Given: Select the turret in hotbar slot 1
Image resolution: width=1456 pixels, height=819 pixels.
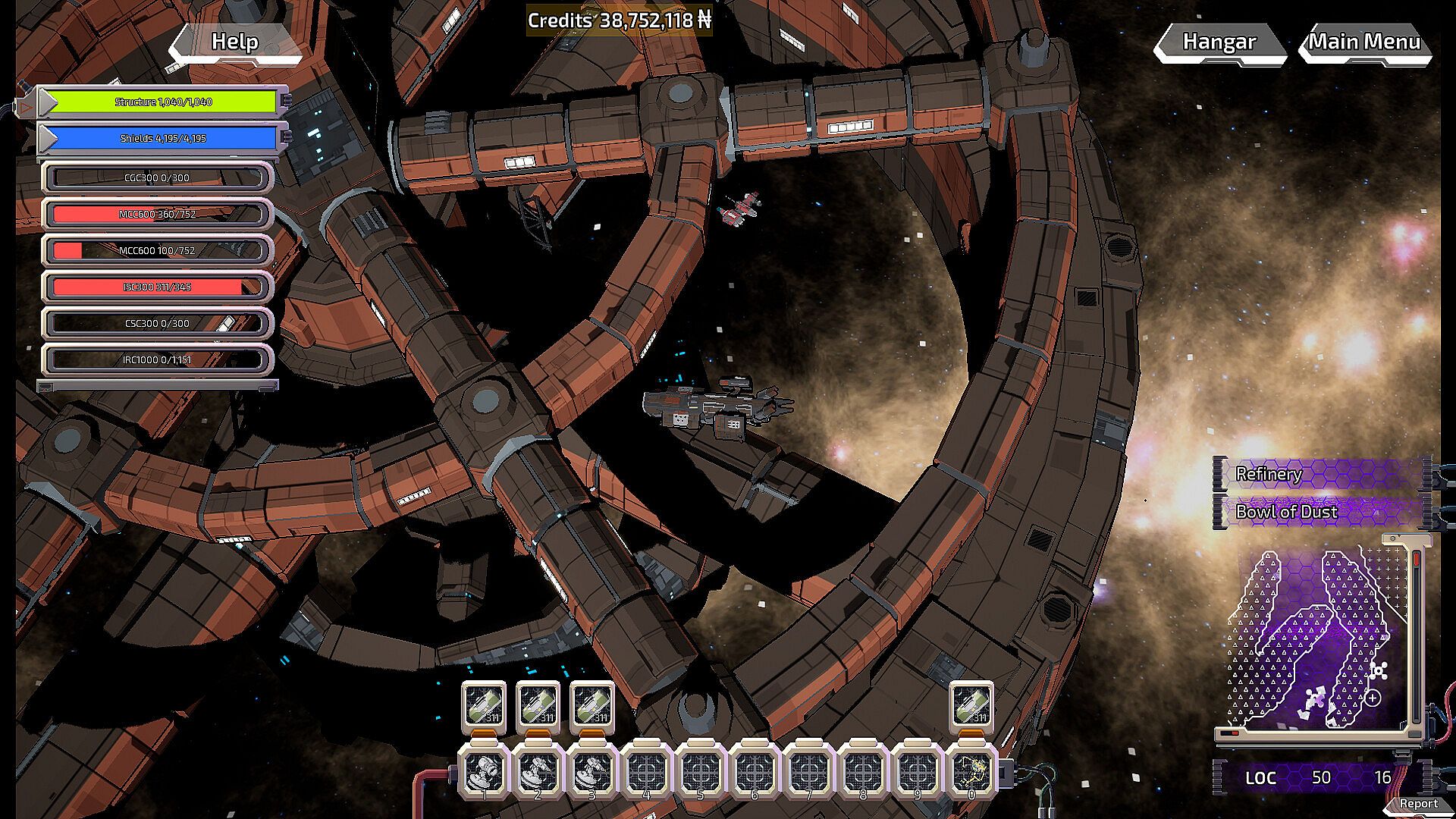Looking at the screenshot, I should [484, 772].
